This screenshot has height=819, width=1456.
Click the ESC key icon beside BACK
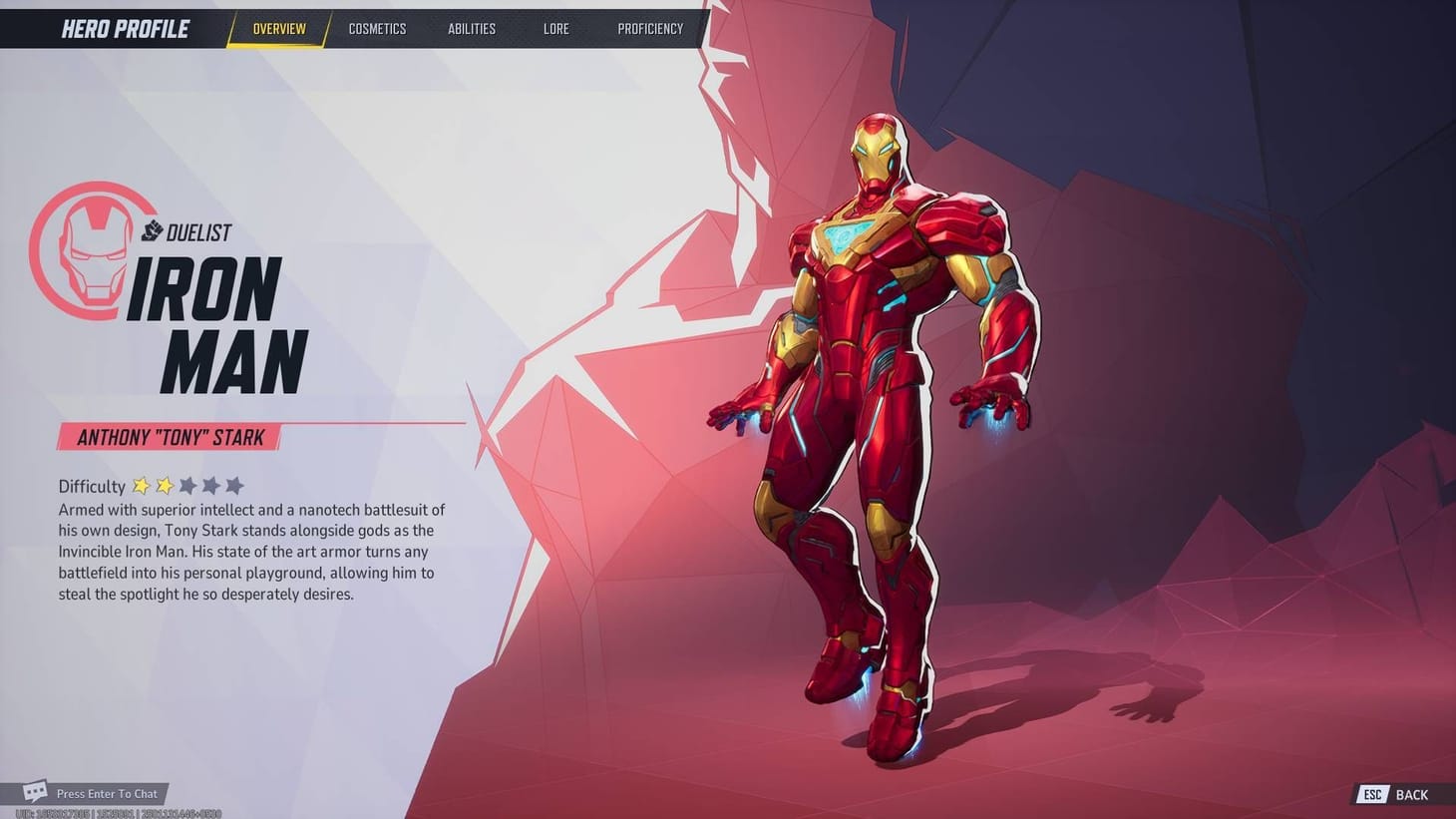point(1371,795)
